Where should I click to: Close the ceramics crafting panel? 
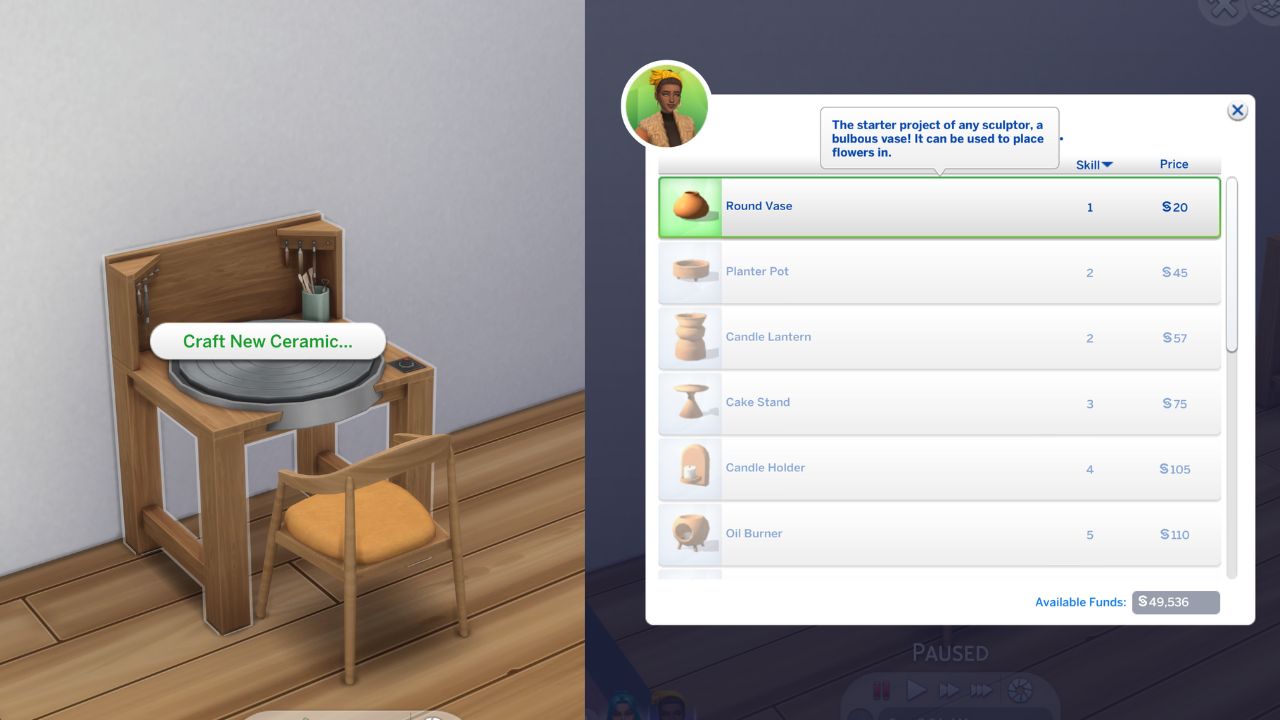click(1238, 110)
